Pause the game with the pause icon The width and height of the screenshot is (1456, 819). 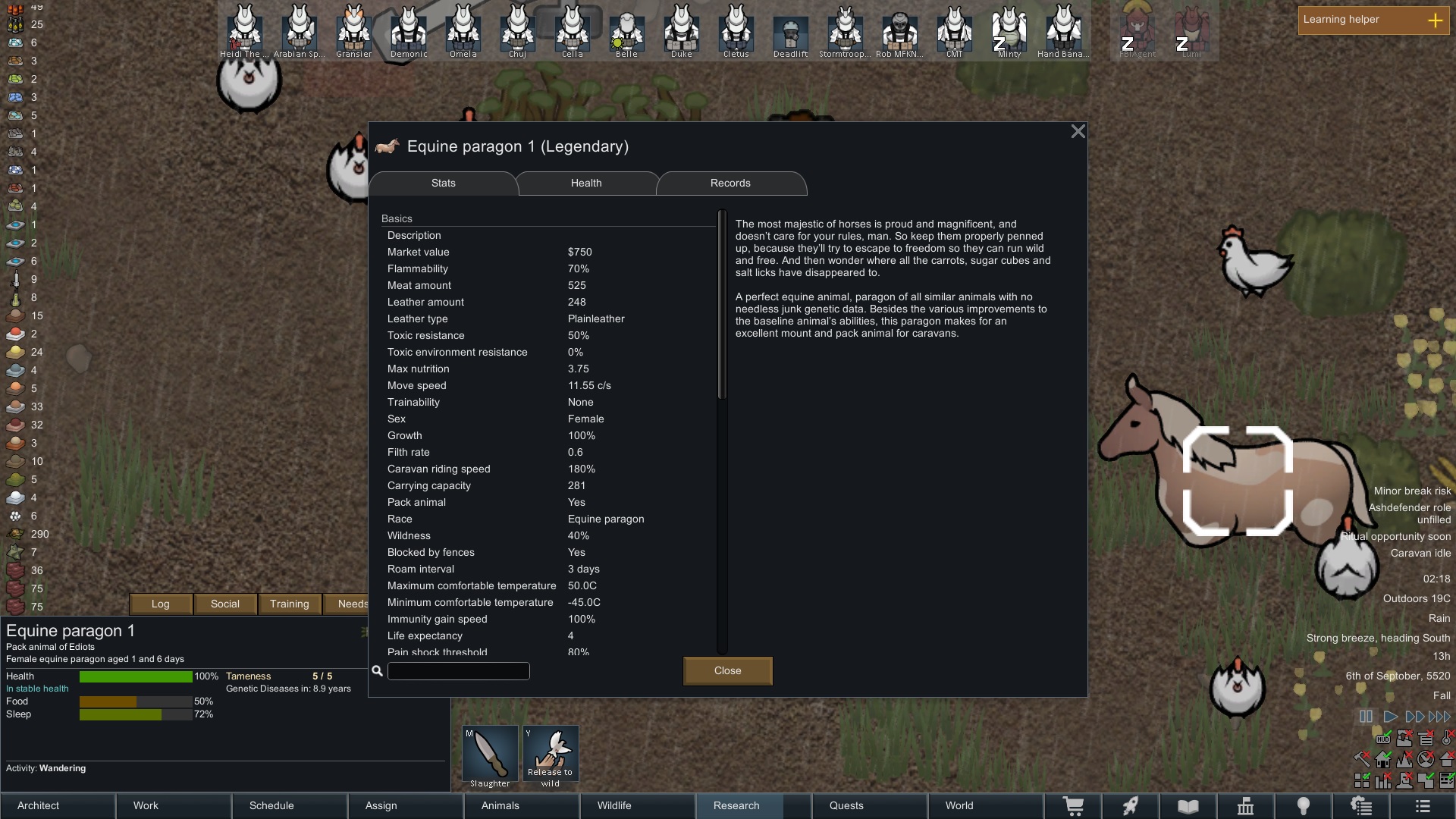tap(1366, 715)
